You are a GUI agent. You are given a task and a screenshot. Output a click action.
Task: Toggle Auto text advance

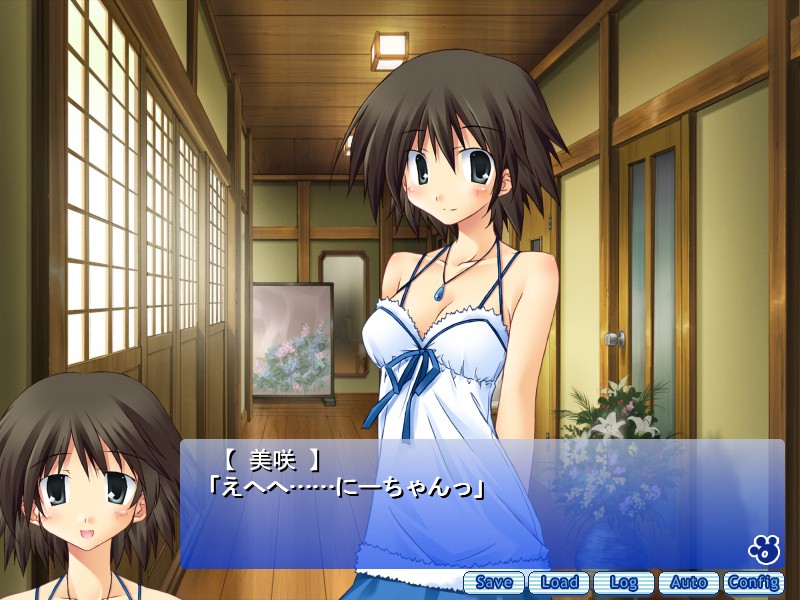(689, 582)
